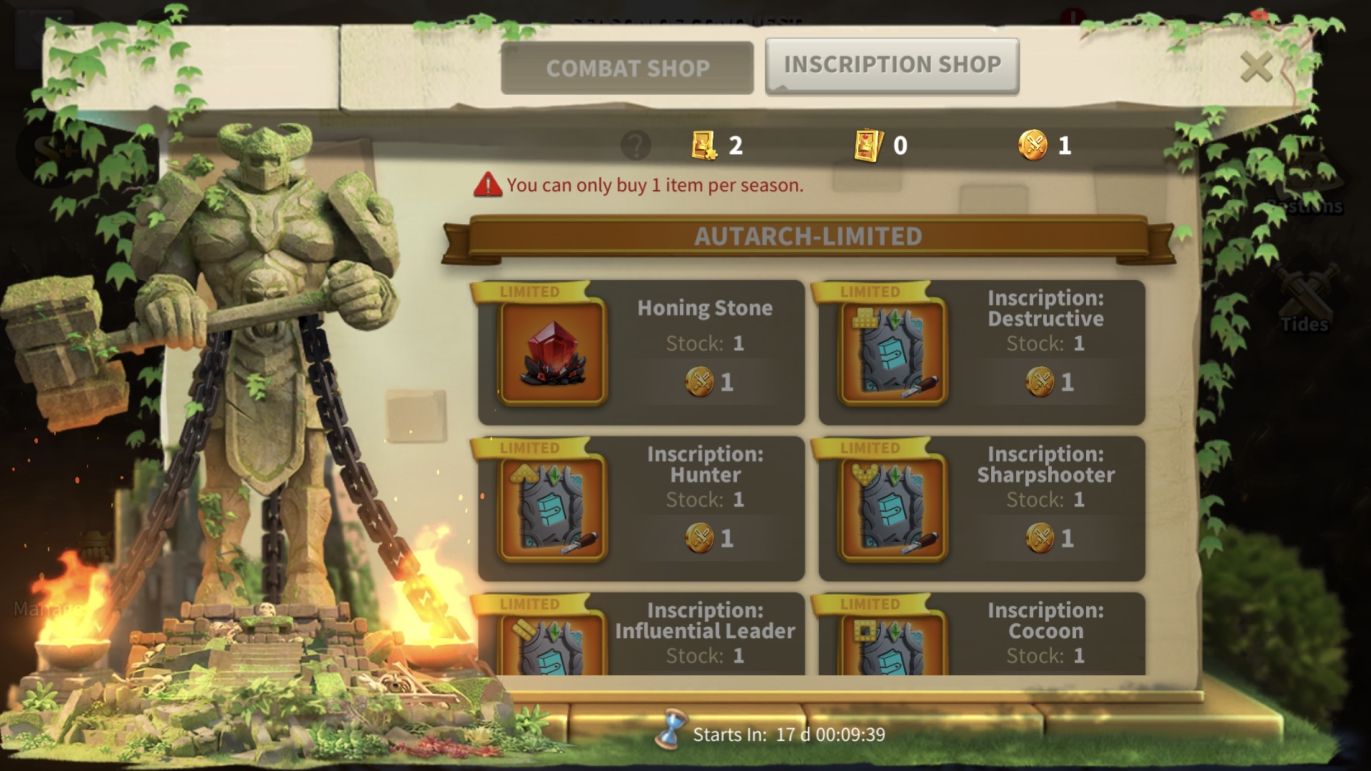Viewport: 1371px width, 771px height.
Task: Open the question mark help icon
Action: [635, 146]
